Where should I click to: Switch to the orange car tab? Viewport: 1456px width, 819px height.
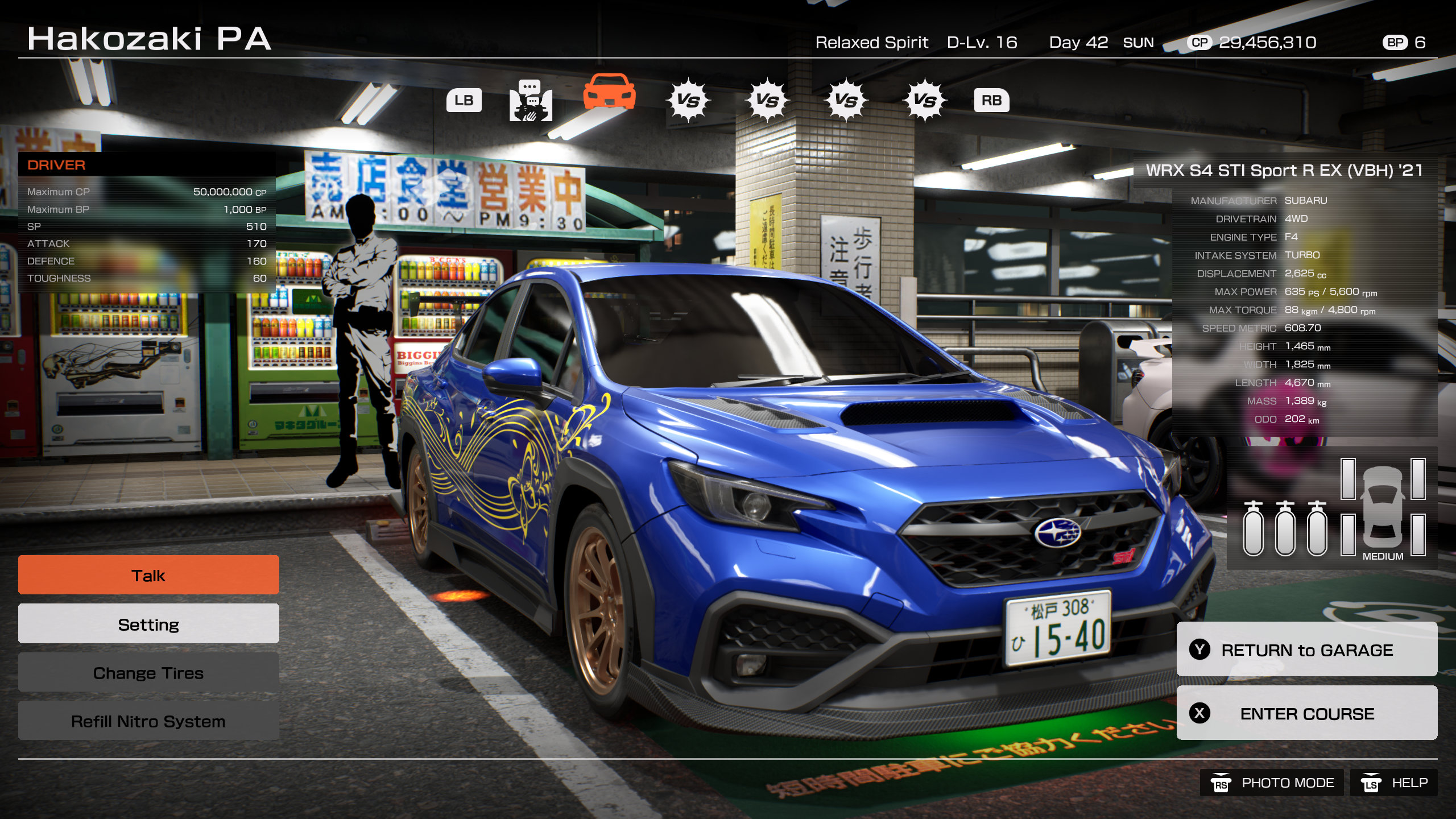609,93
